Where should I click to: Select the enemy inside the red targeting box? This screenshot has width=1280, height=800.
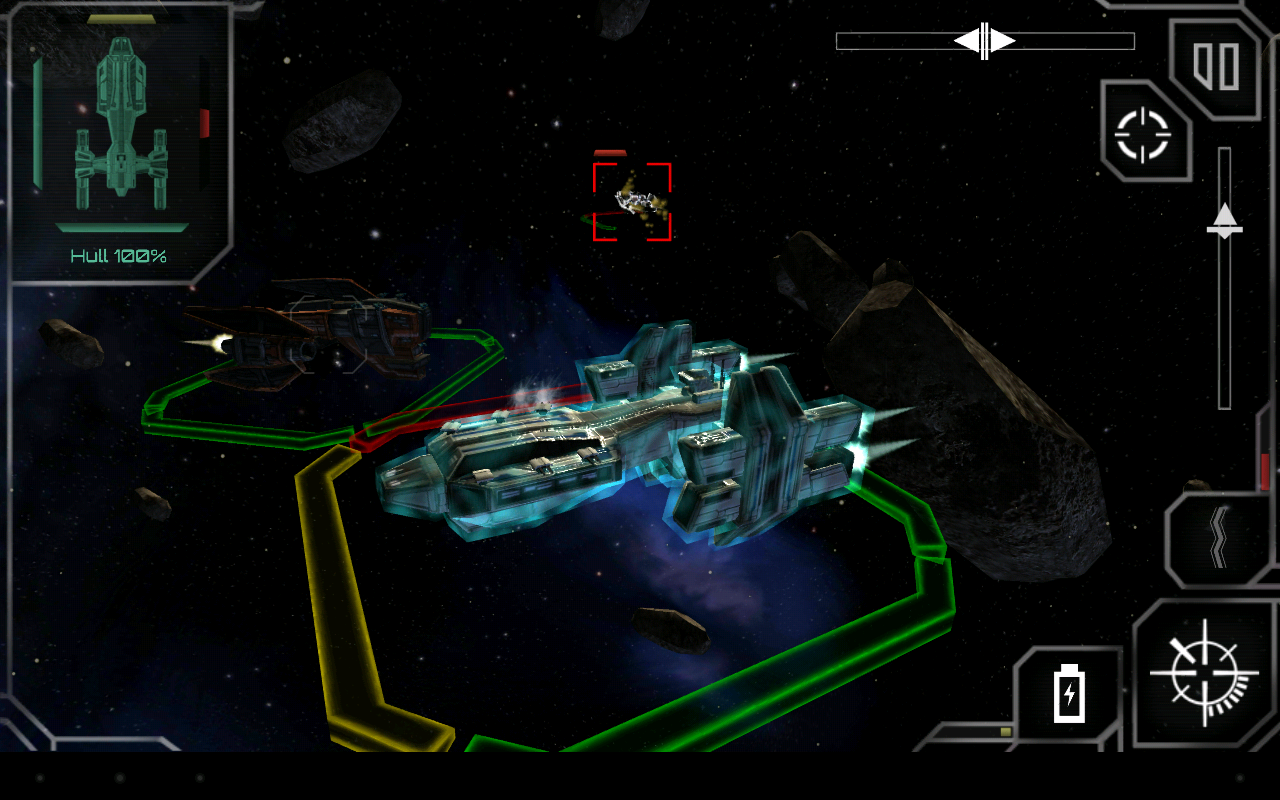point(633,198)
